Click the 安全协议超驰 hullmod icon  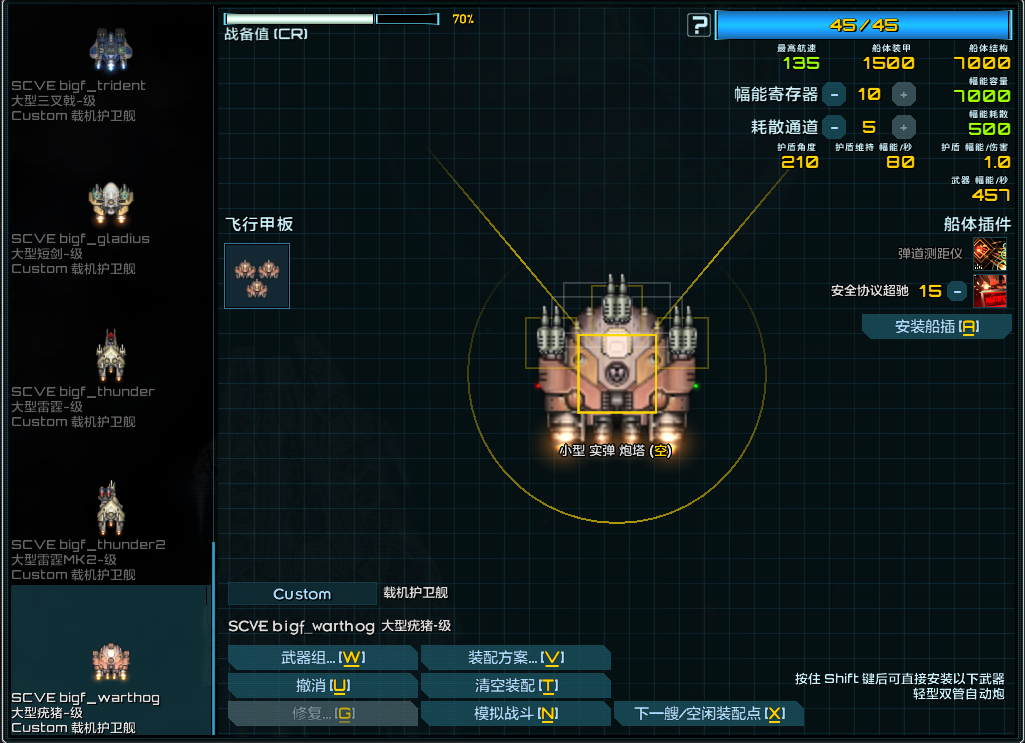[x=990, y=291]
